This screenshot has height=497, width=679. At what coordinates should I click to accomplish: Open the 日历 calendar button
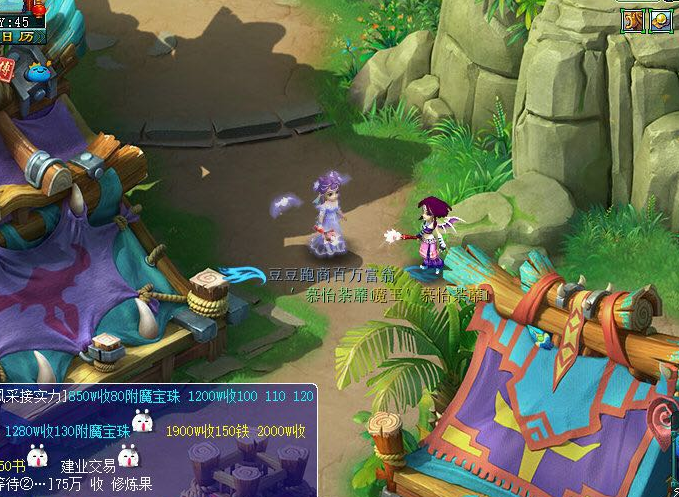17,34
